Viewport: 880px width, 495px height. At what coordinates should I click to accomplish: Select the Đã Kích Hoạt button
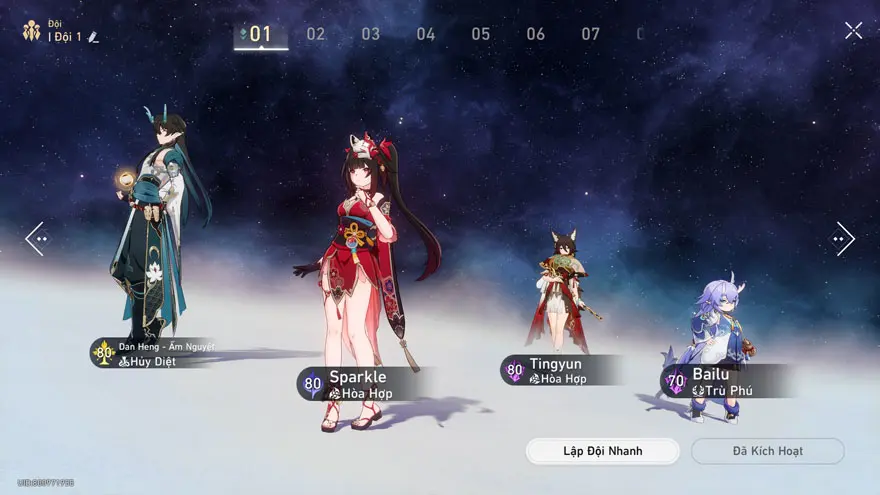pos(767,451)
